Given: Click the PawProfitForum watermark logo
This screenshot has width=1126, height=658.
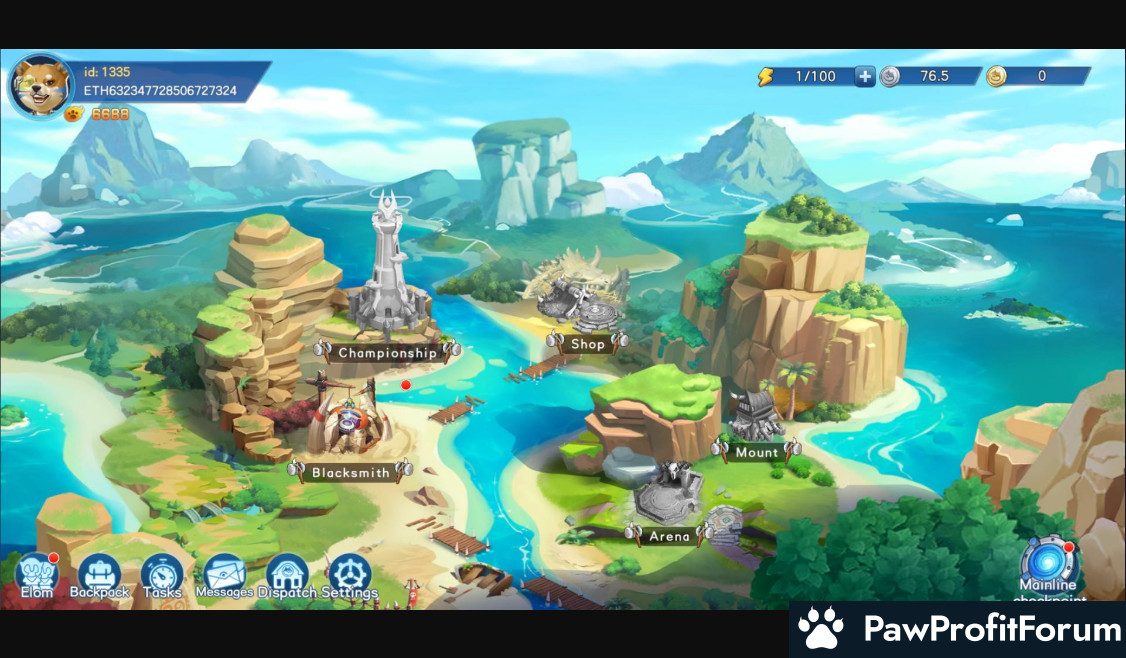Looking at the screenshot, I should tap(958, 630).
